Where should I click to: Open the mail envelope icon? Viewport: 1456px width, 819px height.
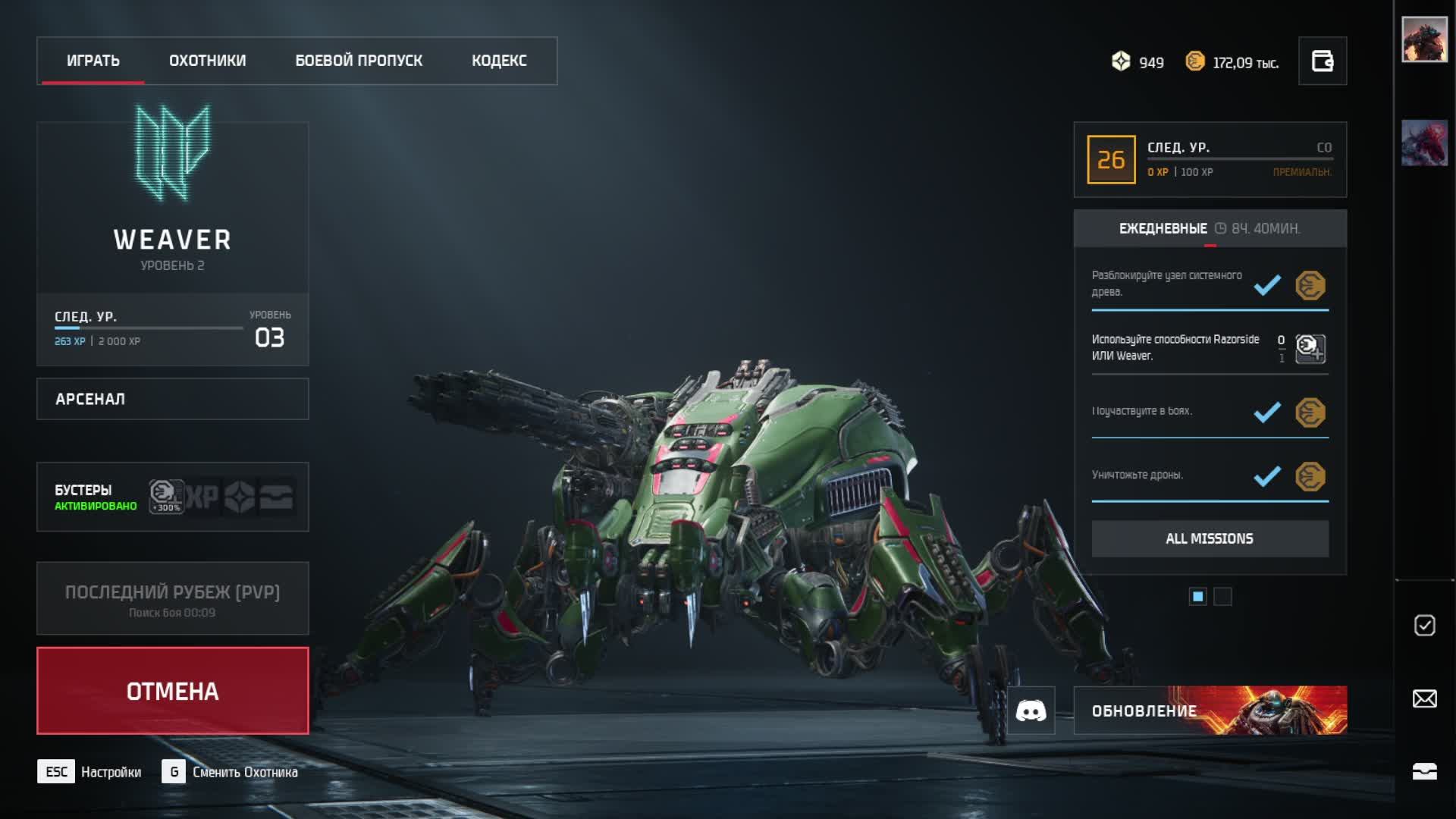1424,698
